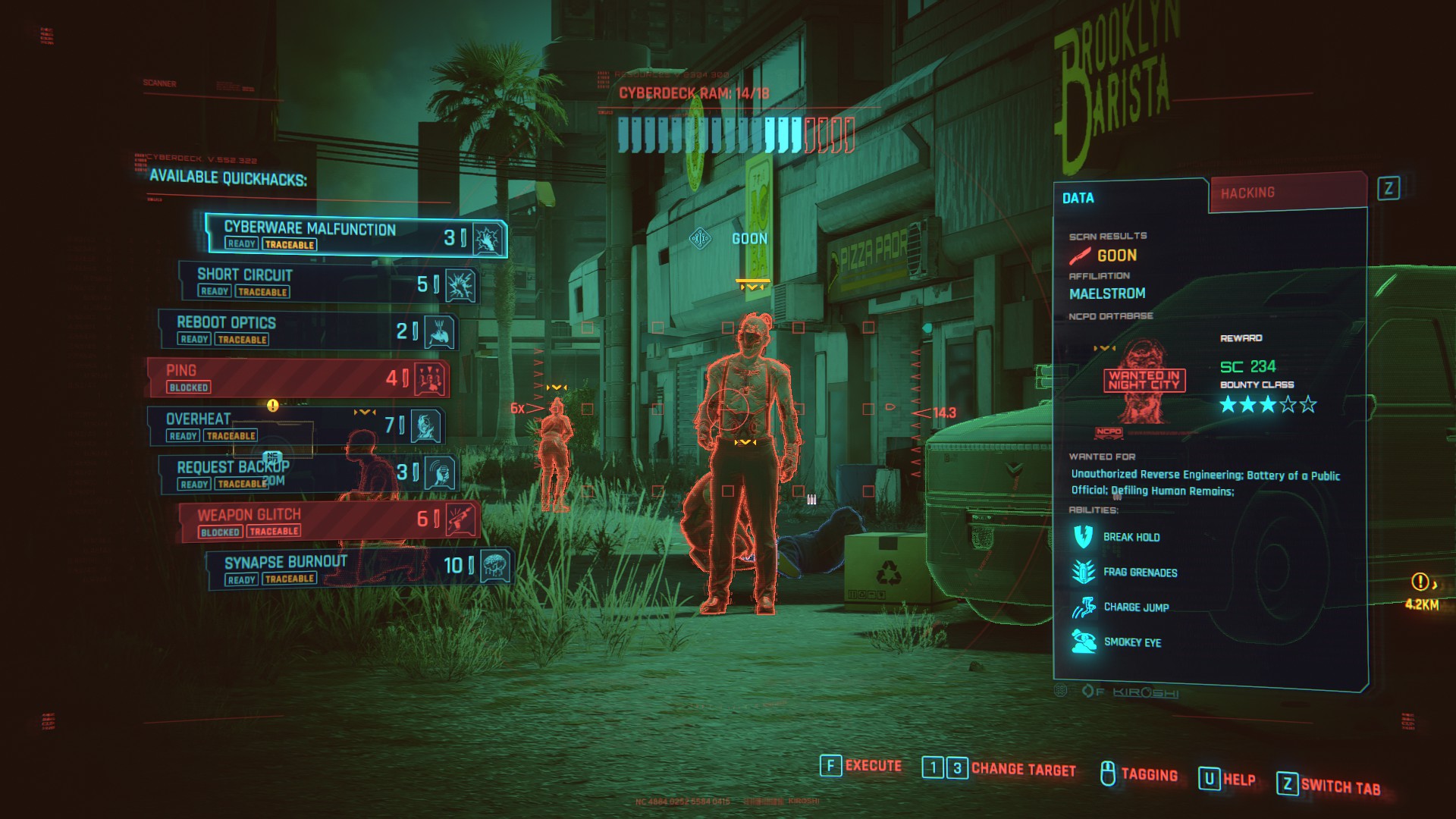1456x819 pixels.
Task: Click the Smokey Eye ability icon
Action: pos(1083,642)
